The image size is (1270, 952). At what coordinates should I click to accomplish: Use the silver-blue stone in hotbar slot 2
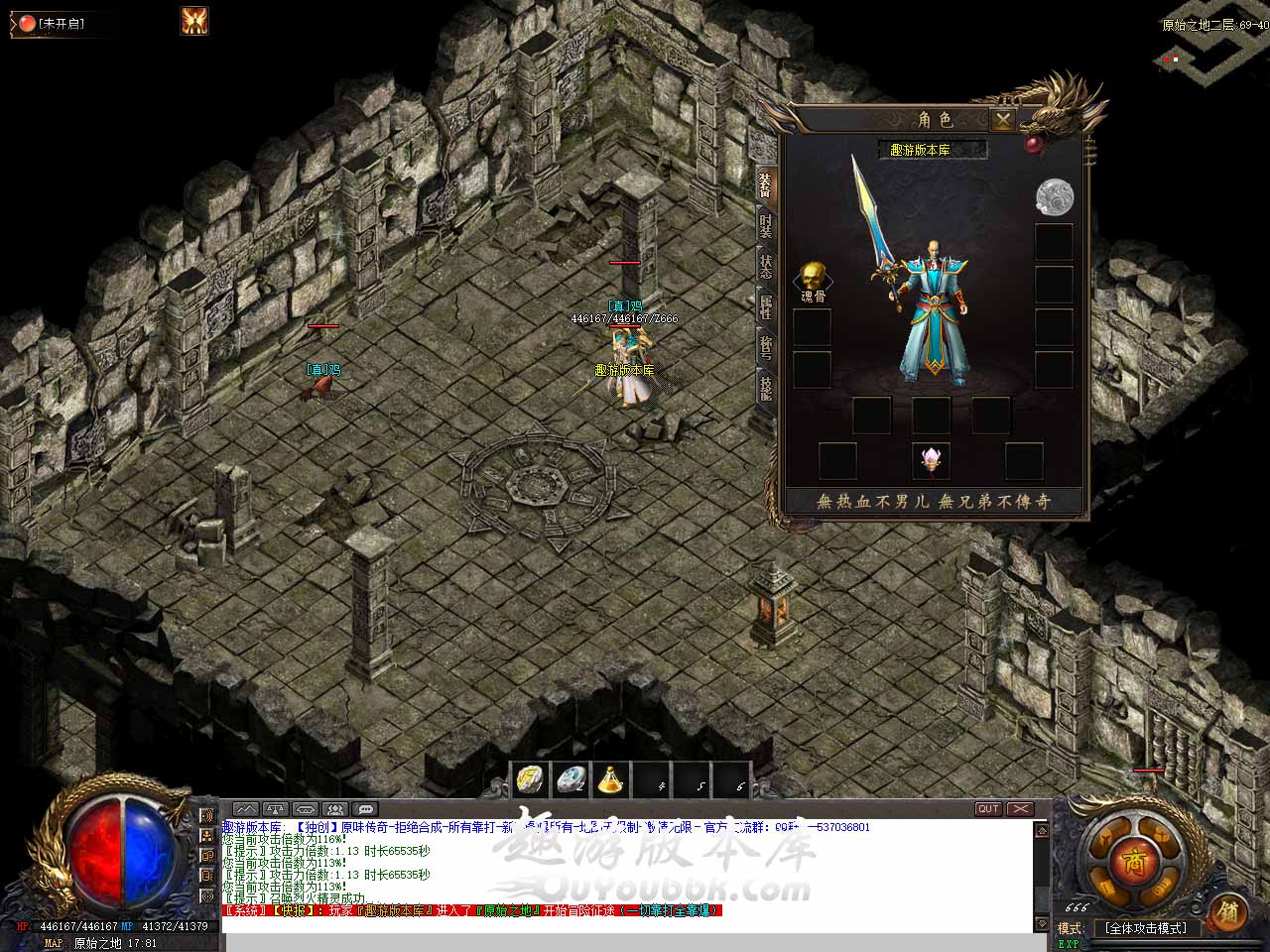571,780
